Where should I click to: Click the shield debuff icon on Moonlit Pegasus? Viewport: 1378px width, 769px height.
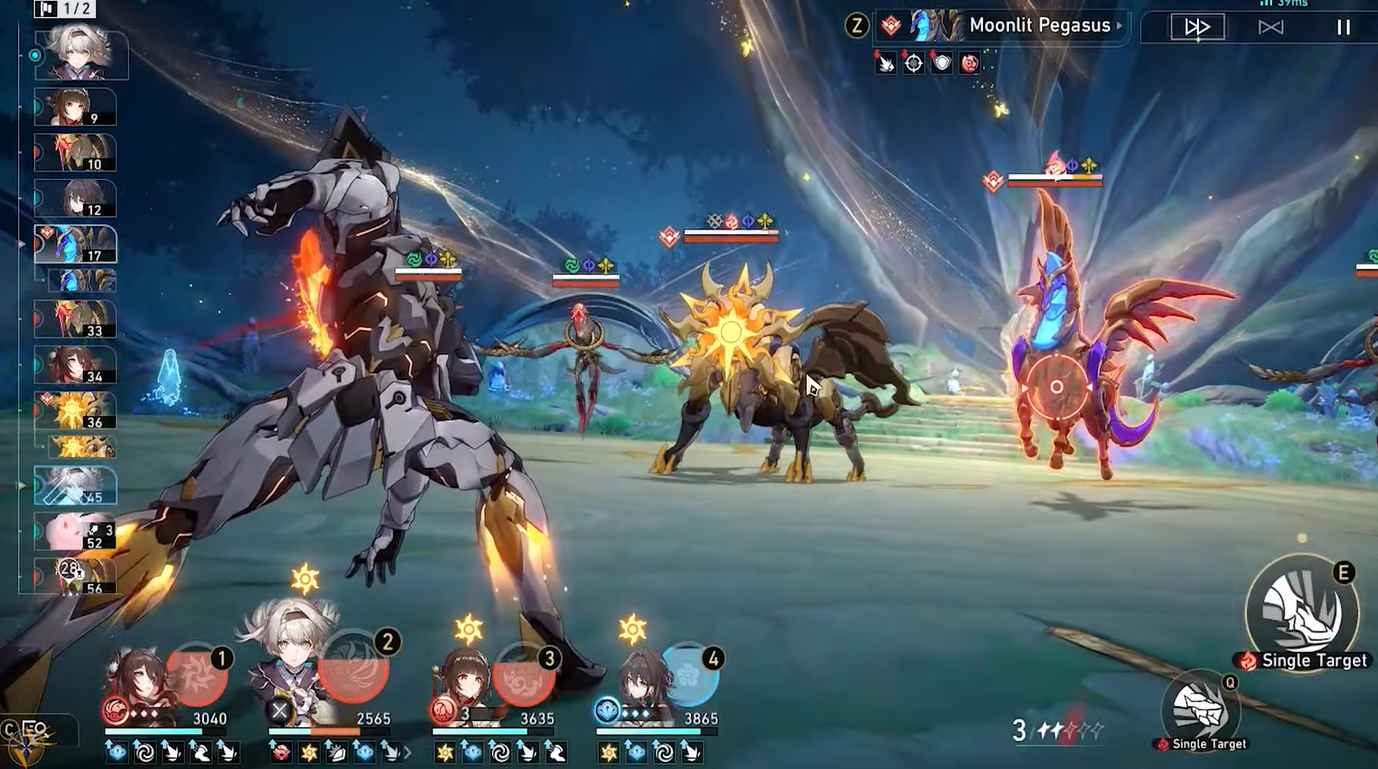[941, 63]
